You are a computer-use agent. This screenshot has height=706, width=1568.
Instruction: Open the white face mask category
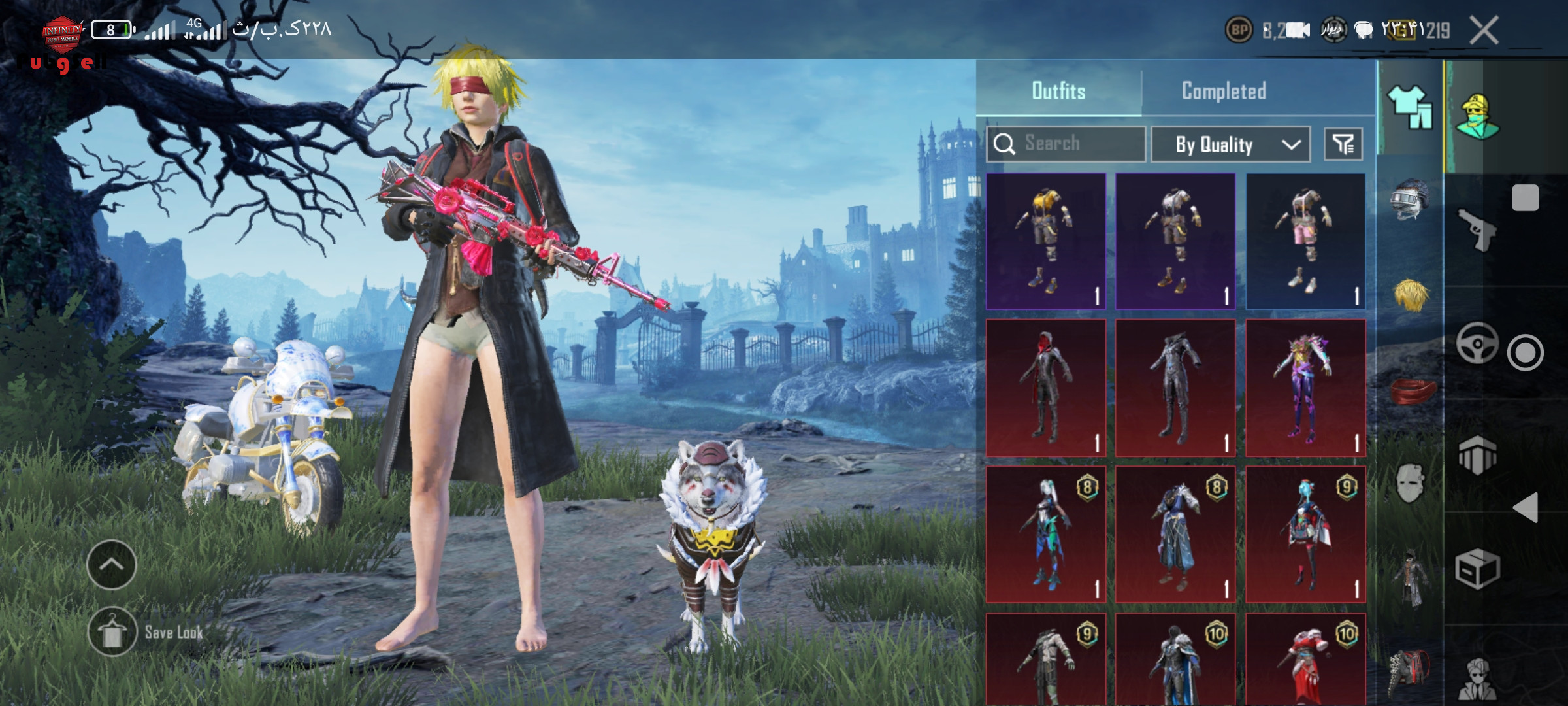pyautogui.click(x=1410, y=484)
